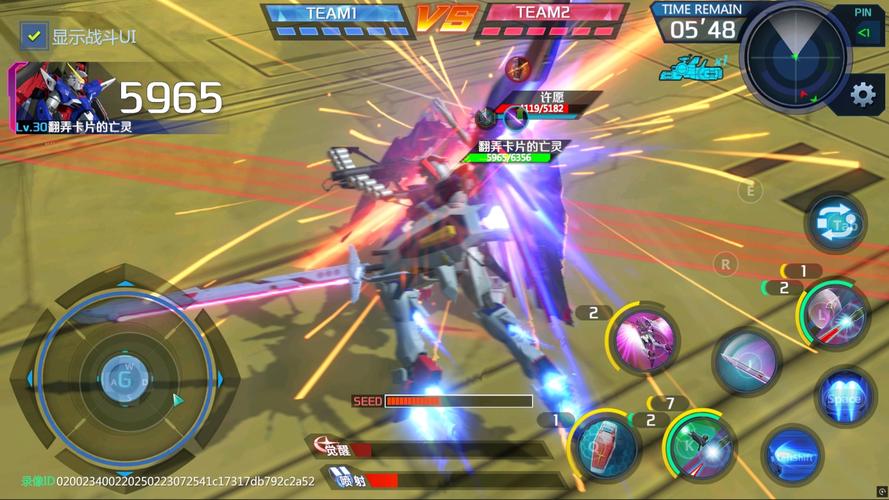Viewport: 889px width, 500px height.
Task: Toggle the 显示战斗UI checkbox
Action: (x=34, y=37)
